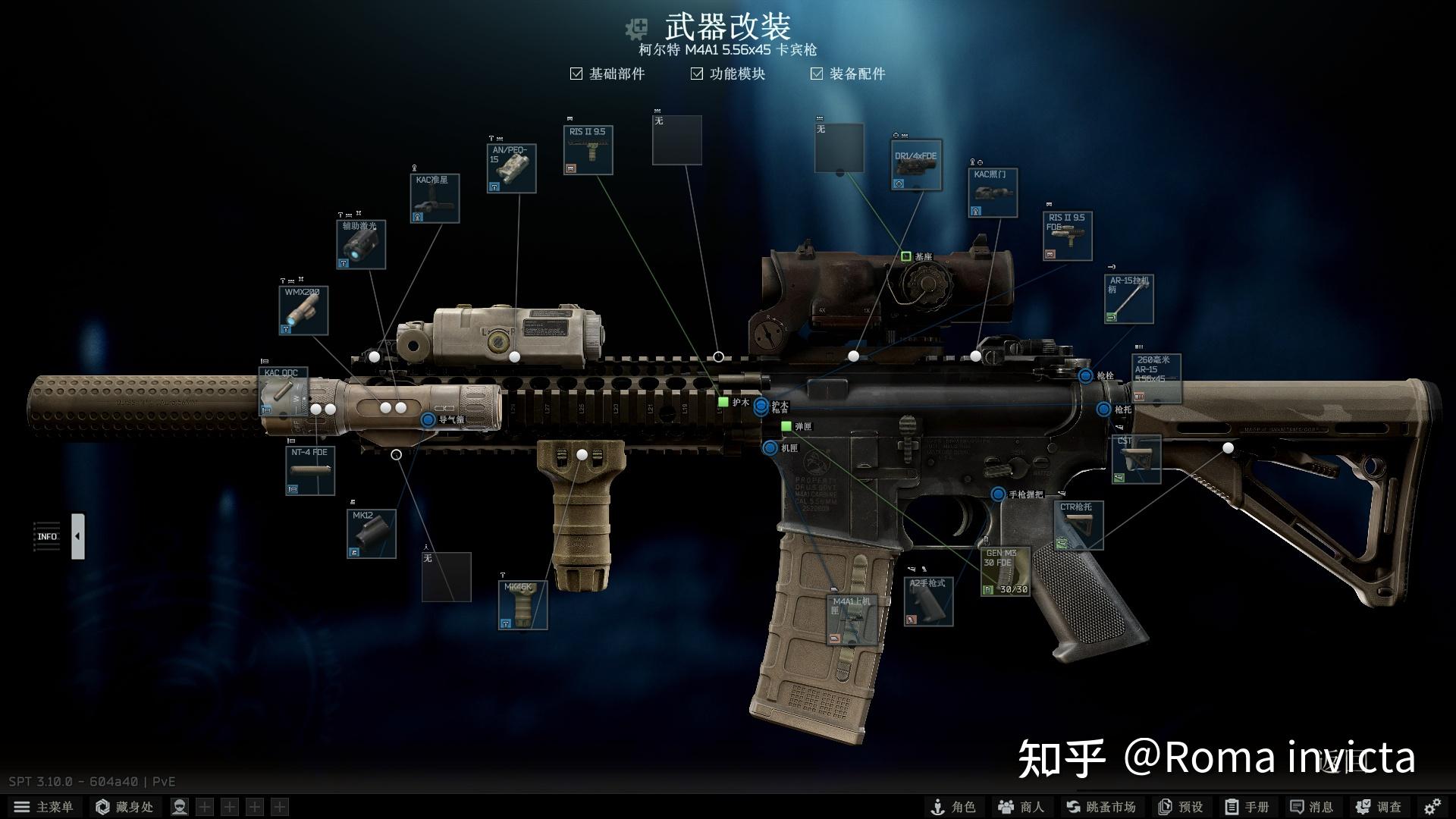
Task: Toggle the 功能模块 filter checkbox
Action: coord(696,74)
